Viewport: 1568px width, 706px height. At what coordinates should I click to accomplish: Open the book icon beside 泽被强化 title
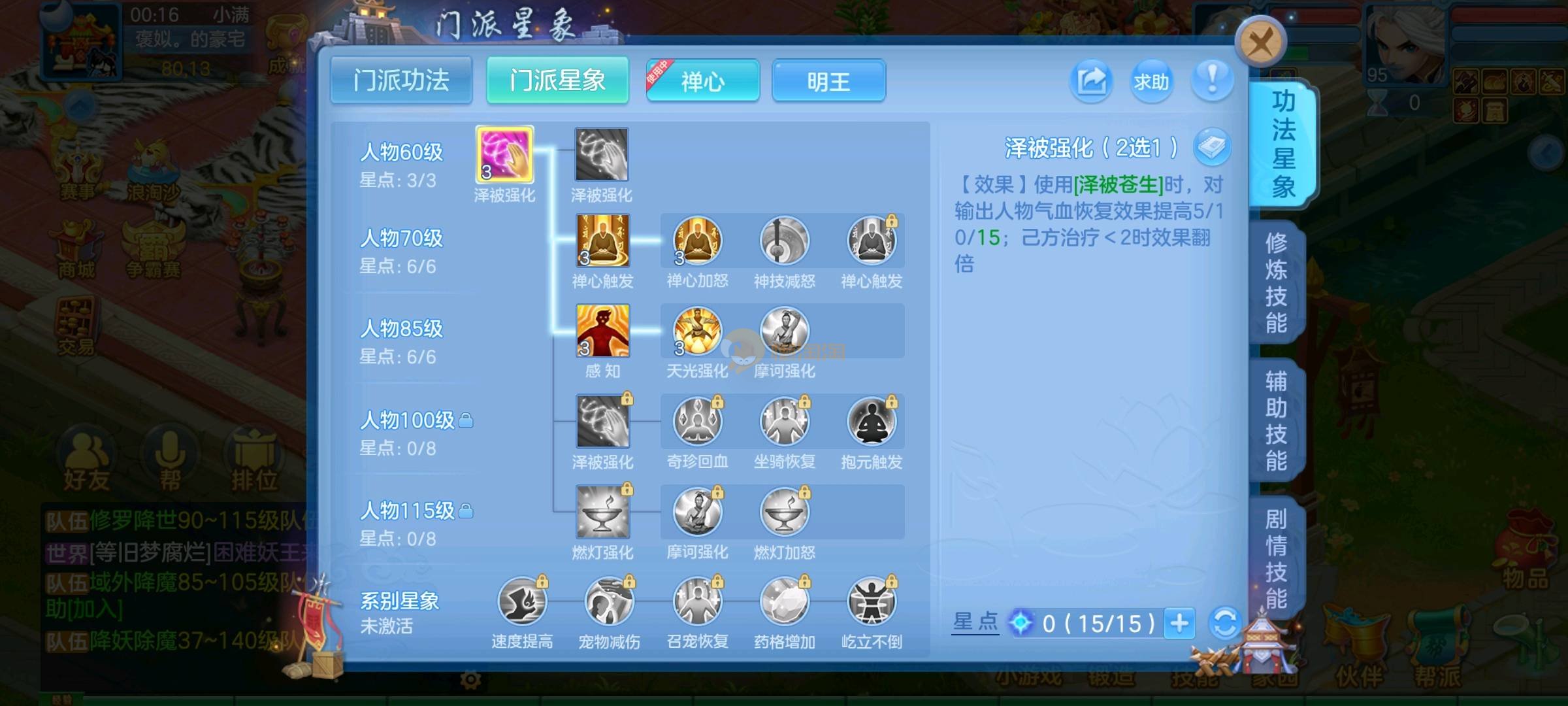click(x=1212, y=146)
